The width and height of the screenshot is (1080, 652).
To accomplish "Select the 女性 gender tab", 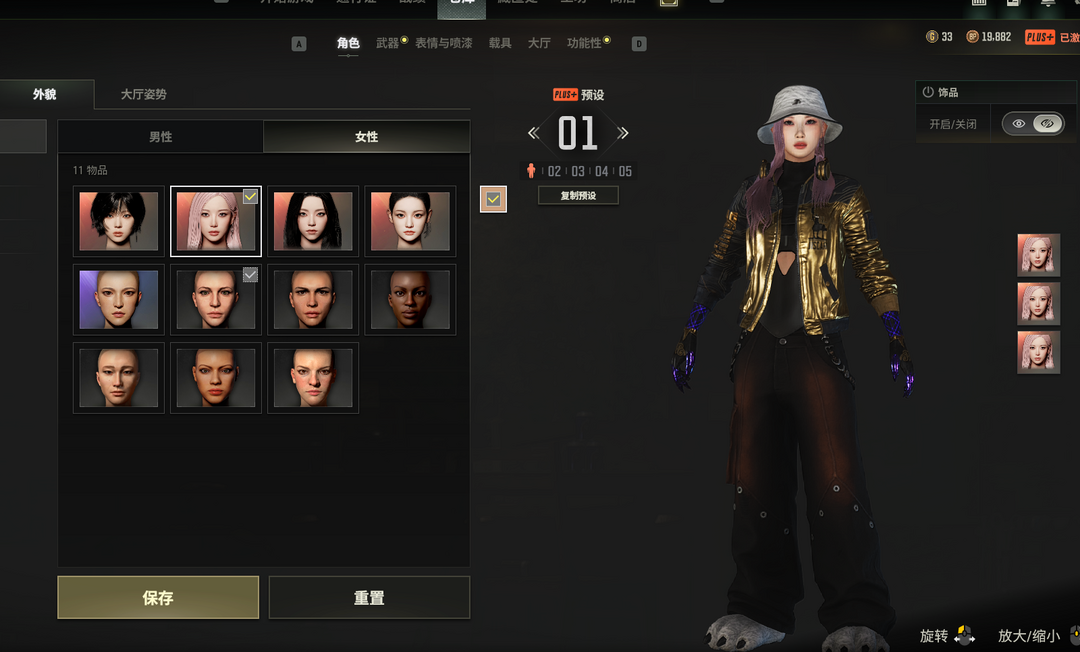I will point(366,136).
